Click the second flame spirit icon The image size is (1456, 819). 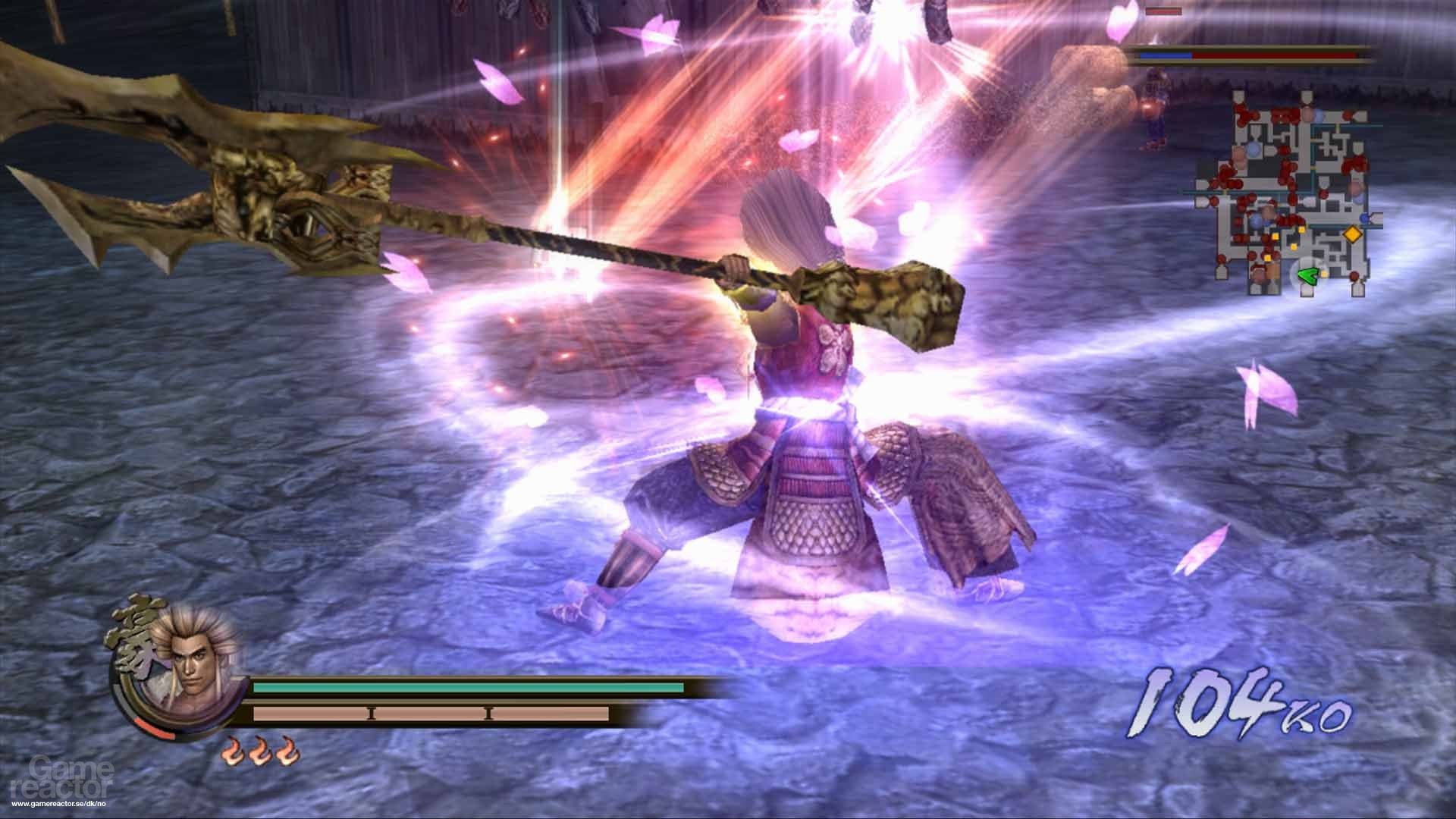point(260,751)
